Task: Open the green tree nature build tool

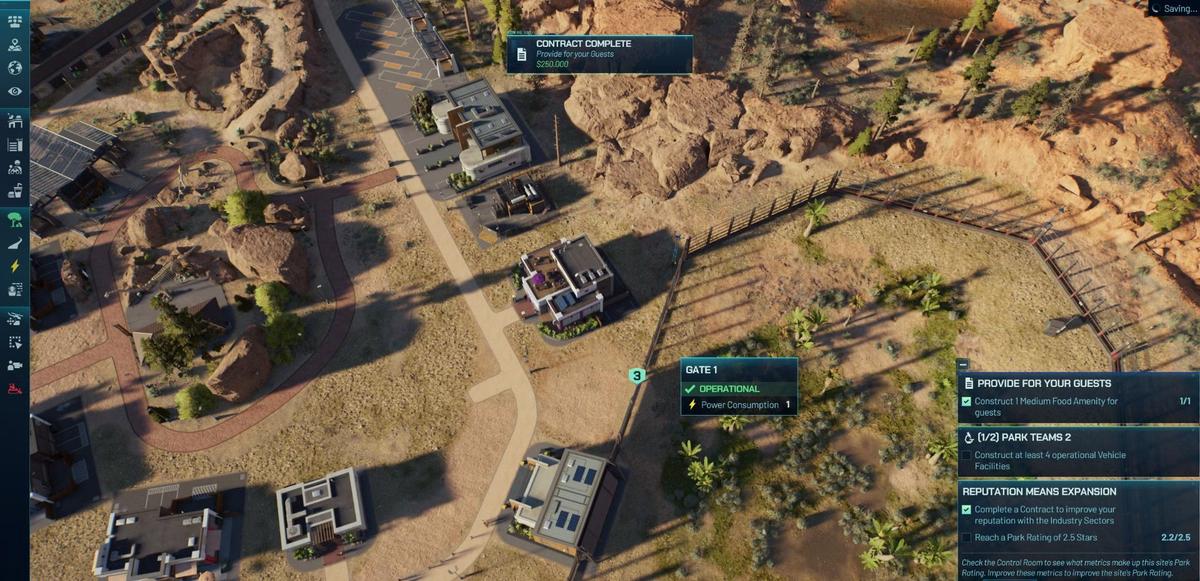Action: pyautogui.click(x=15, y=217)
